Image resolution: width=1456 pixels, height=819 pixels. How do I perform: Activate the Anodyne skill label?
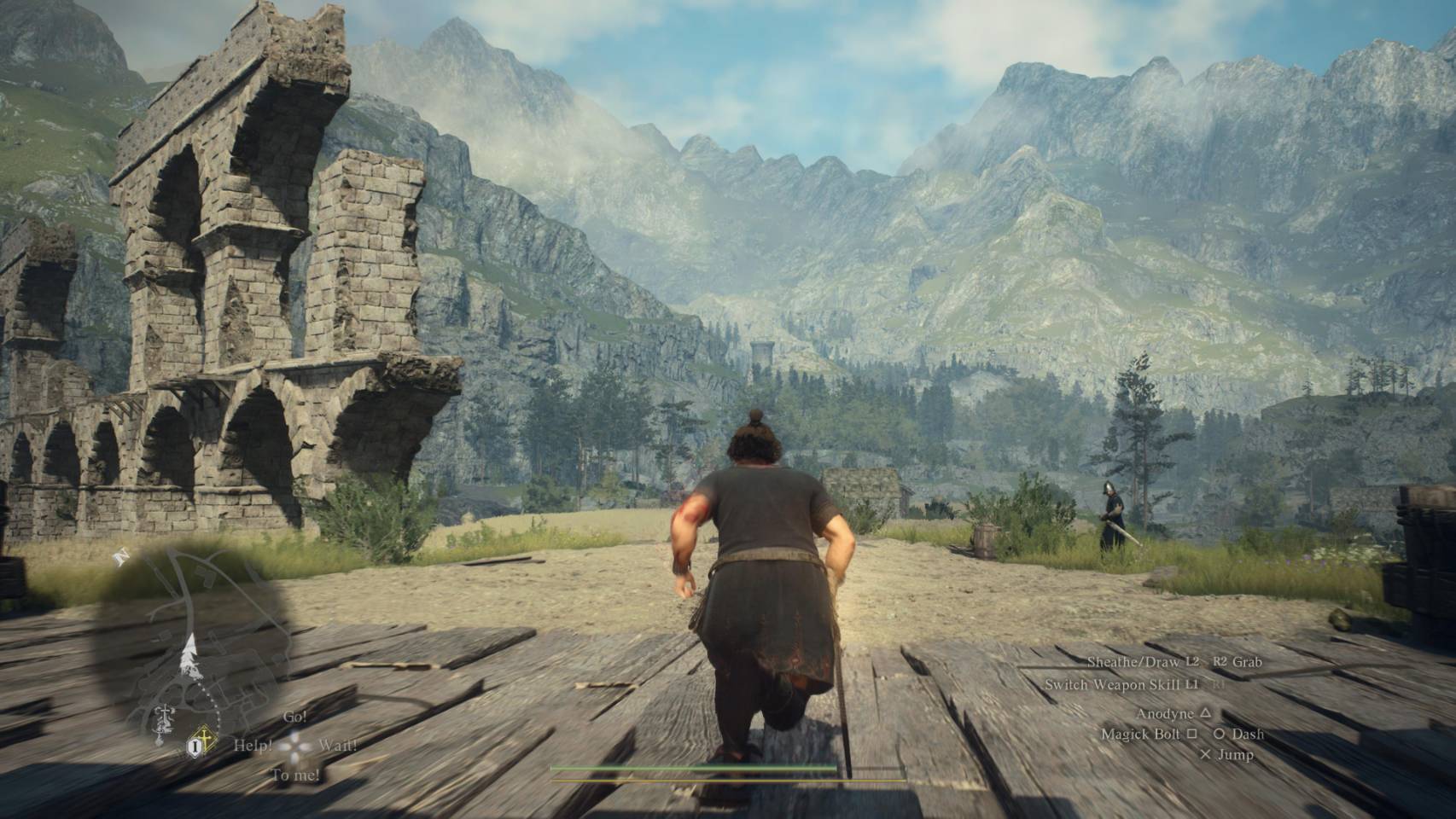coord(1165,713)
